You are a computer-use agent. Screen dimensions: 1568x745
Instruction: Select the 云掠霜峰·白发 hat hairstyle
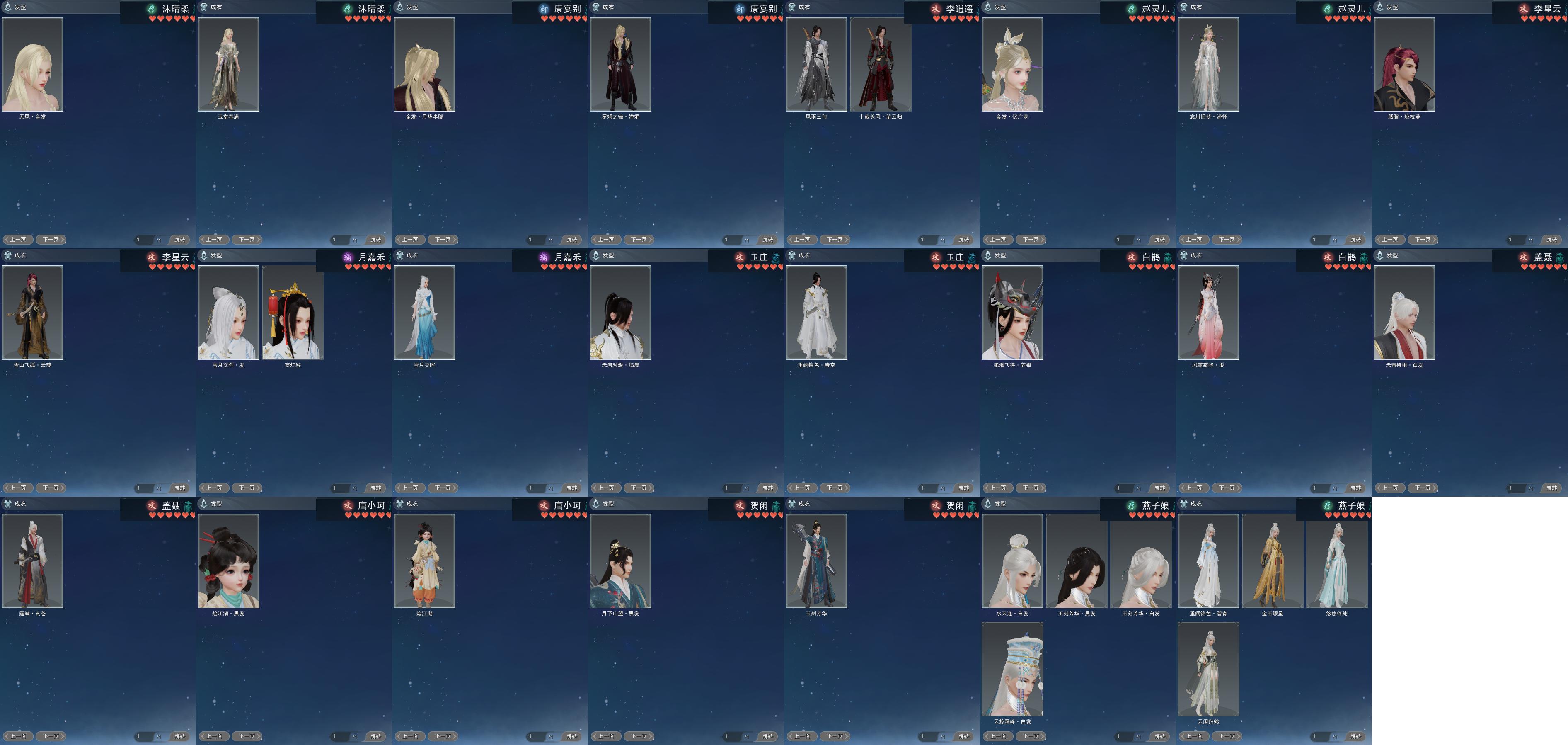1012,670
